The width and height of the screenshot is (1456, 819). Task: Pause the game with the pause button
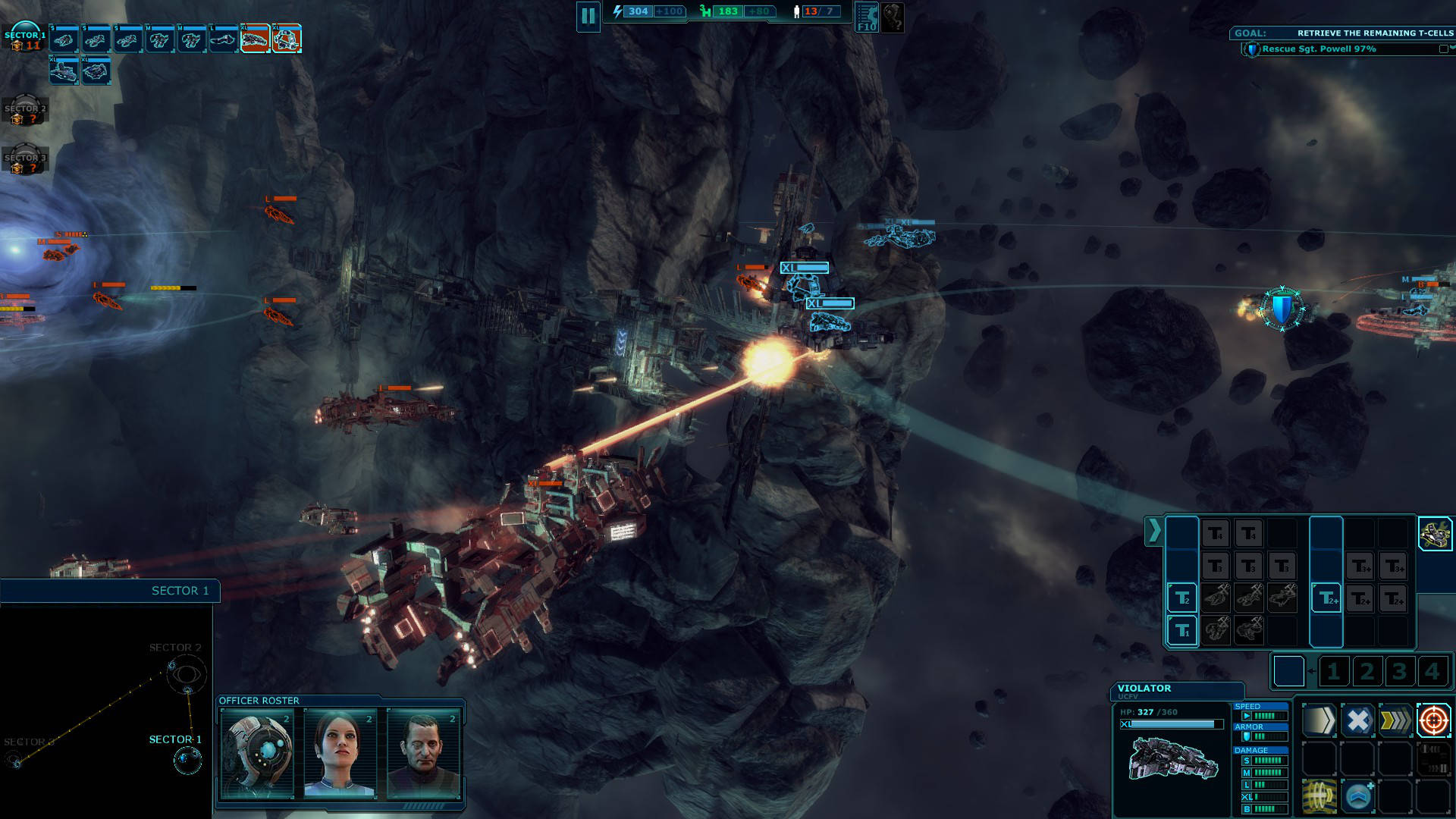tap(588, 16)
